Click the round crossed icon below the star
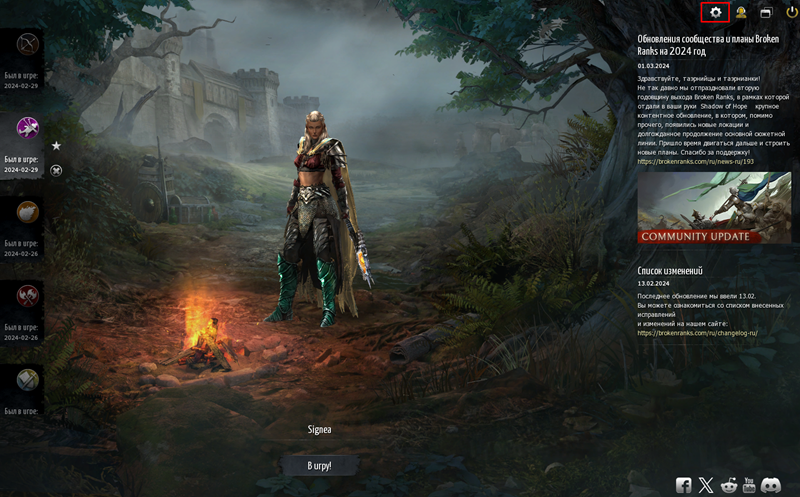This screenshot has width=800, height=497. [56, 169]
